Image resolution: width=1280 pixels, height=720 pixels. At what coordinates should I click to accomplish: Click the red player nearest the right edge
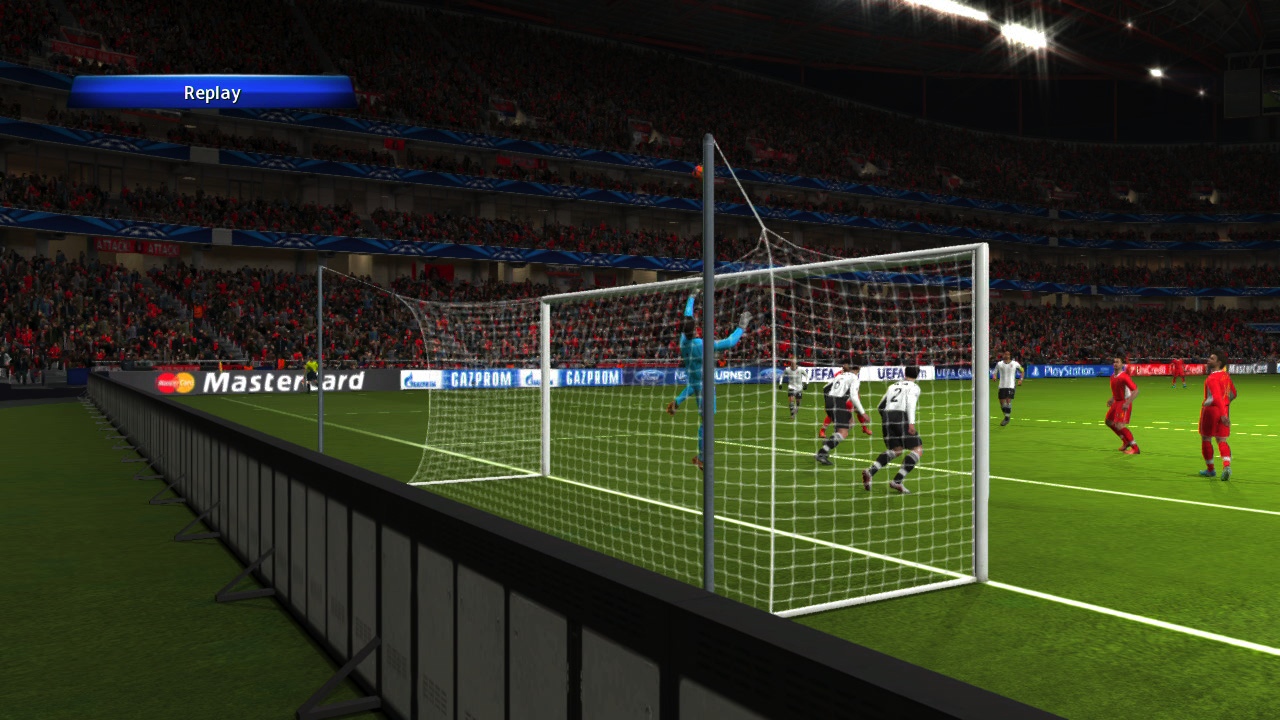tap(1218, 410)
